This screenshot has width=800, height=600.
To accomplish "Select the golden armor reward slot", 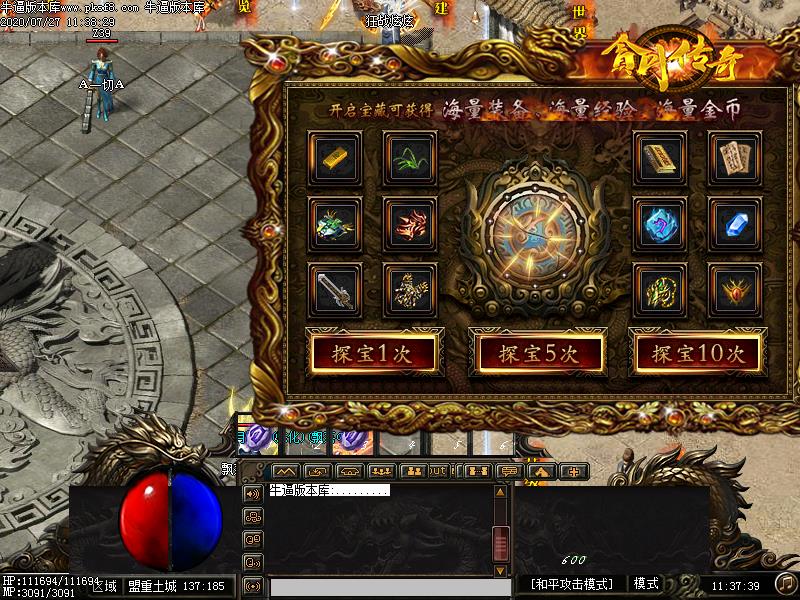I will pyautogui.click(x=409, y=289).
